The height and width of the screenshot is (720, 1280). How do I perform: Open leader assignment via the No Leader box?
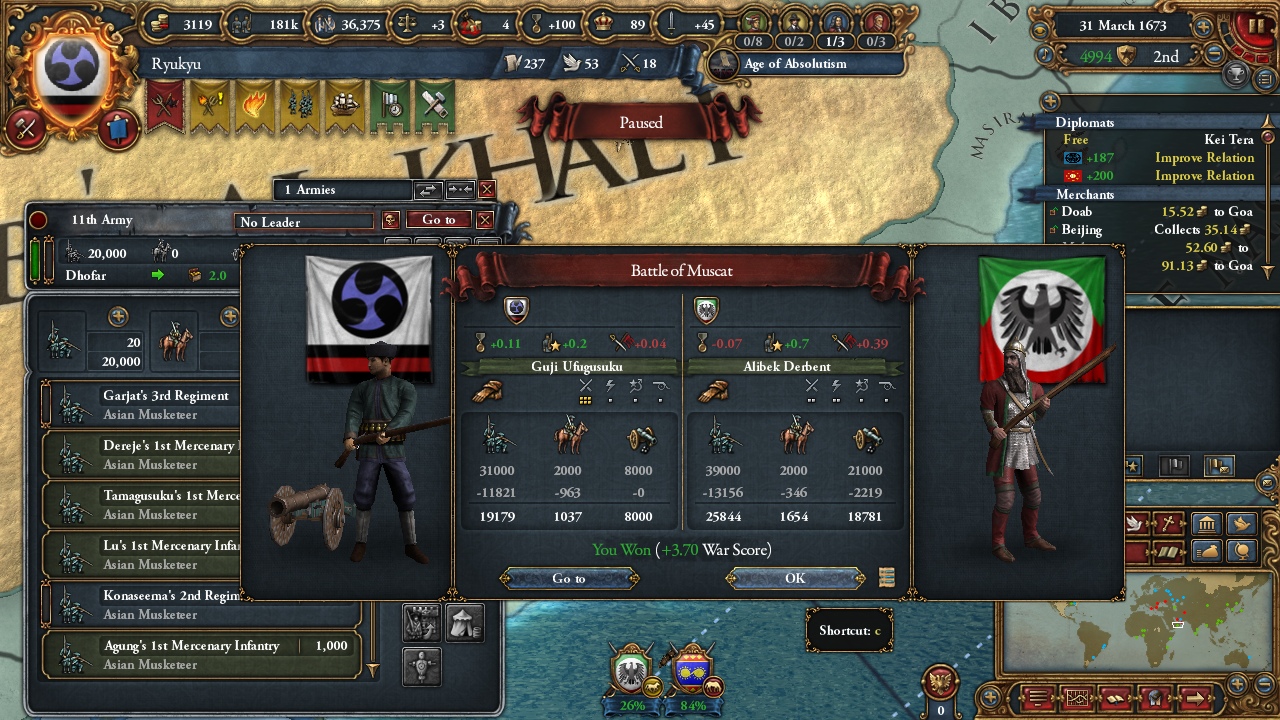pos(305,222)
